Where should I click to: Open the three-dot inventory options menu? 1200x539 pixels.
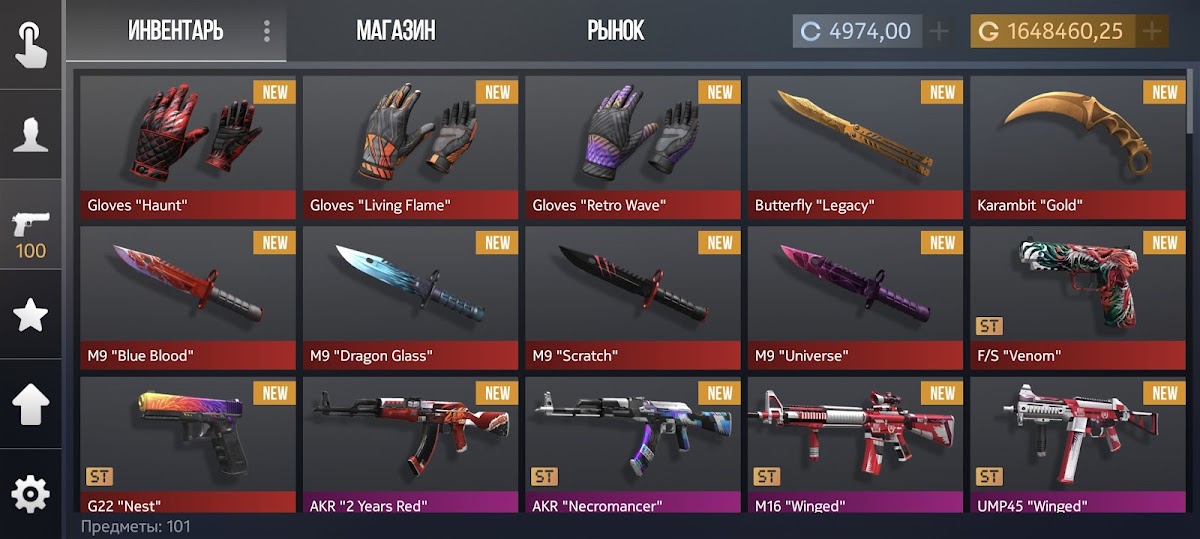267,32
